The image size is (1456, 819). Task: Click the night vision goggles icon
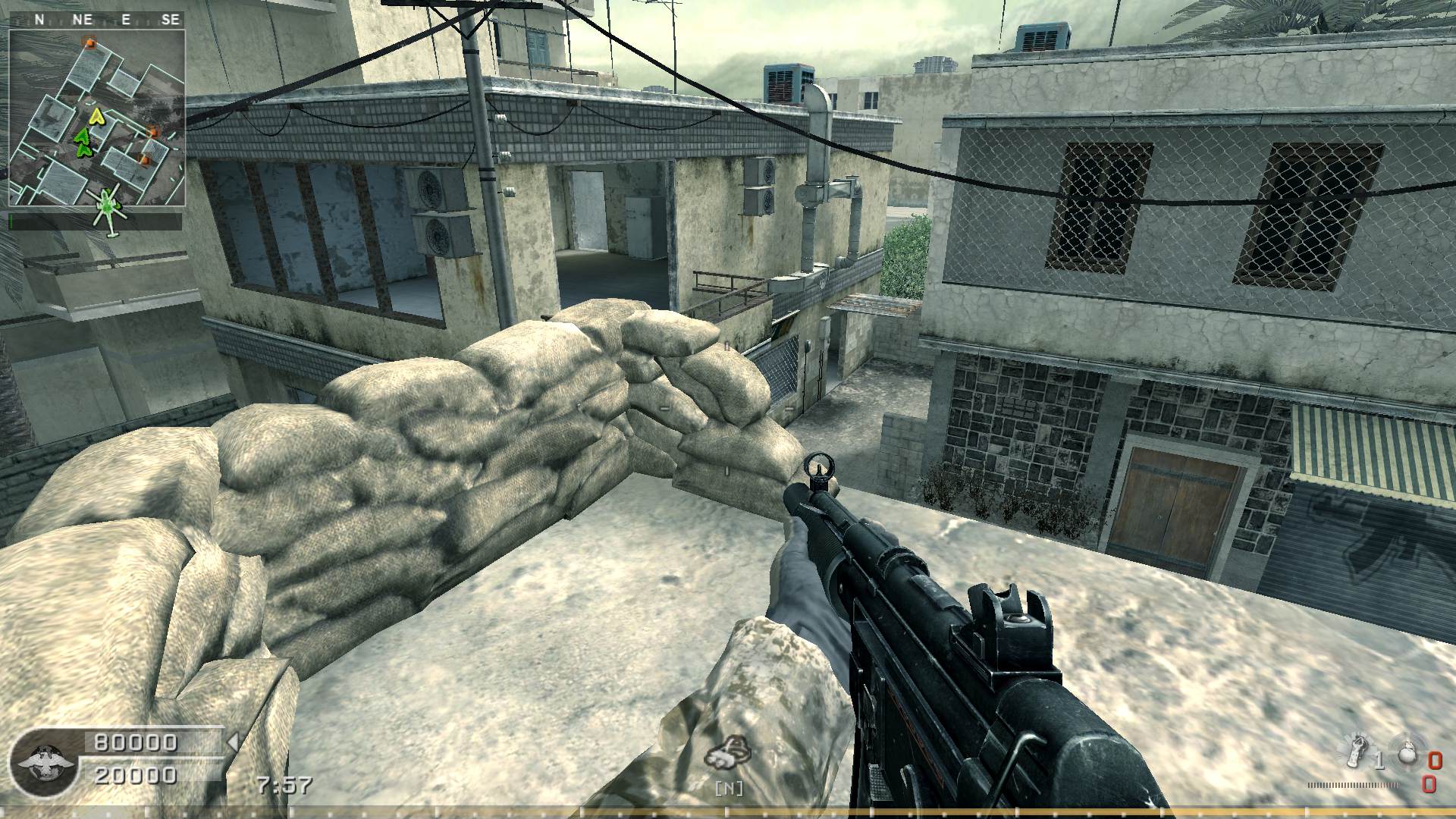point(726,755)
